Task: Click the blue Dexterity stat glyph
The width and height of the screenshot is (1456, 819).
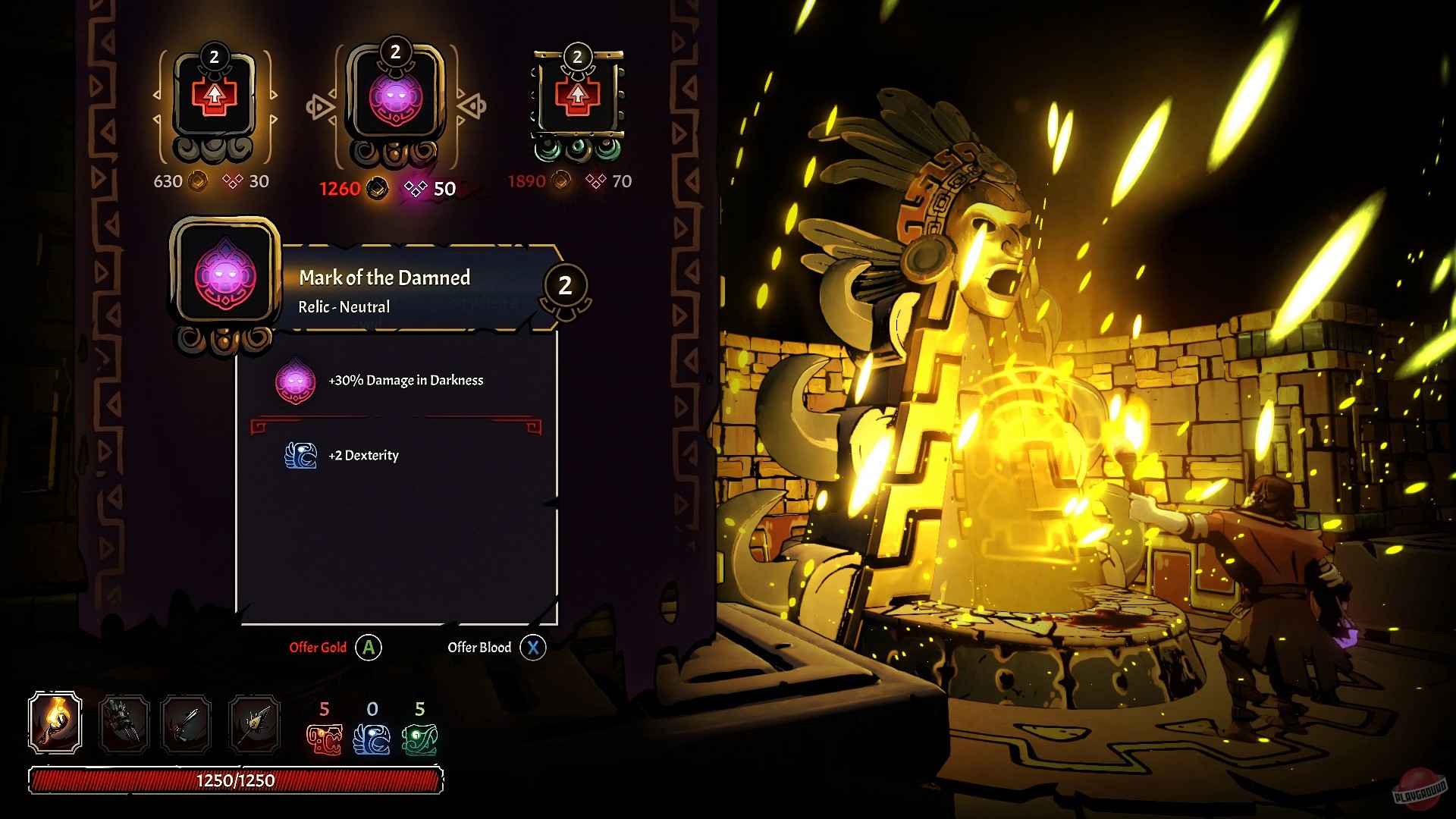Action: [372, 739]
